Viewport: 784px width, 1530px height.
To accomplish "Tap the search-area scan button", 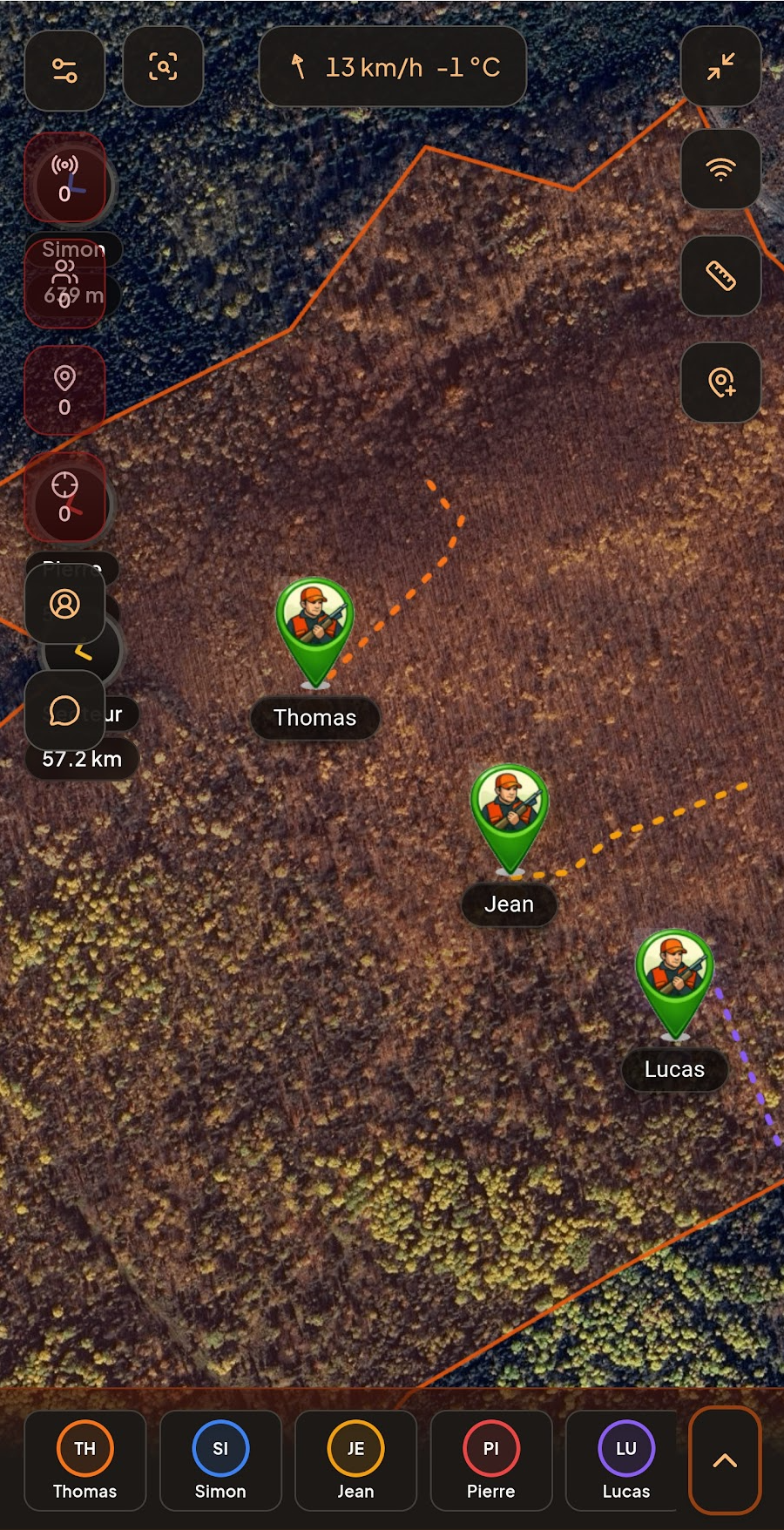I will tap(163, 67).
